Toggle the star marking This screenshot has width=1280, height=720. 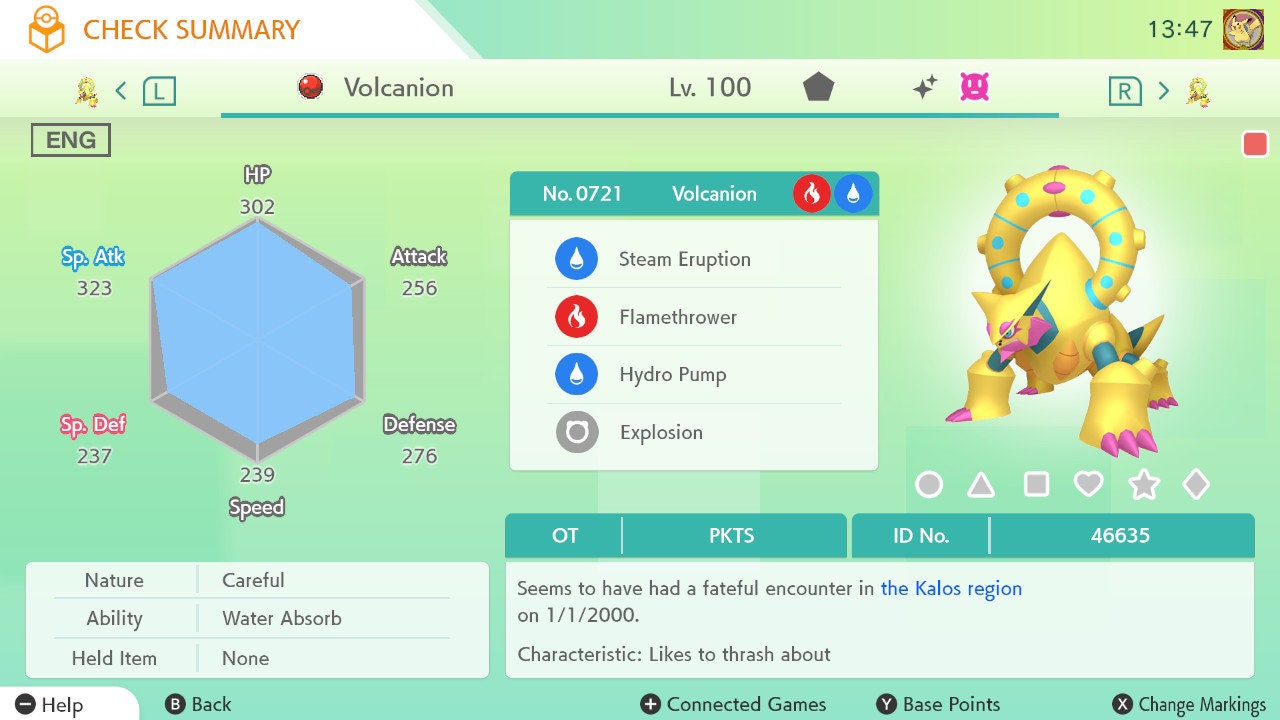(1143, 485)
